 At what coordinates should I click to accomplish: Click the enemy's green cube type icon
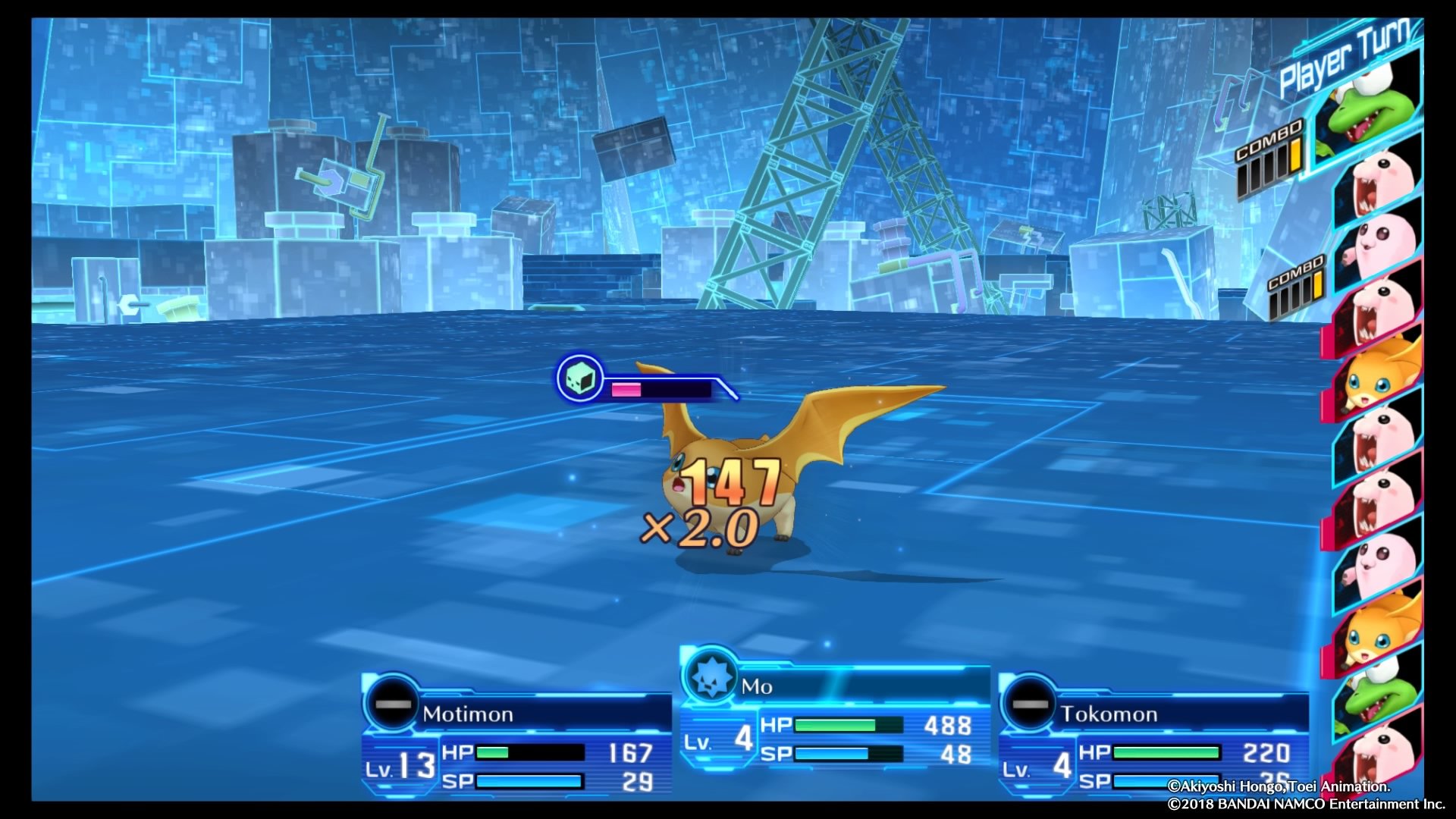pyautogui.click(x=580, y=377)
